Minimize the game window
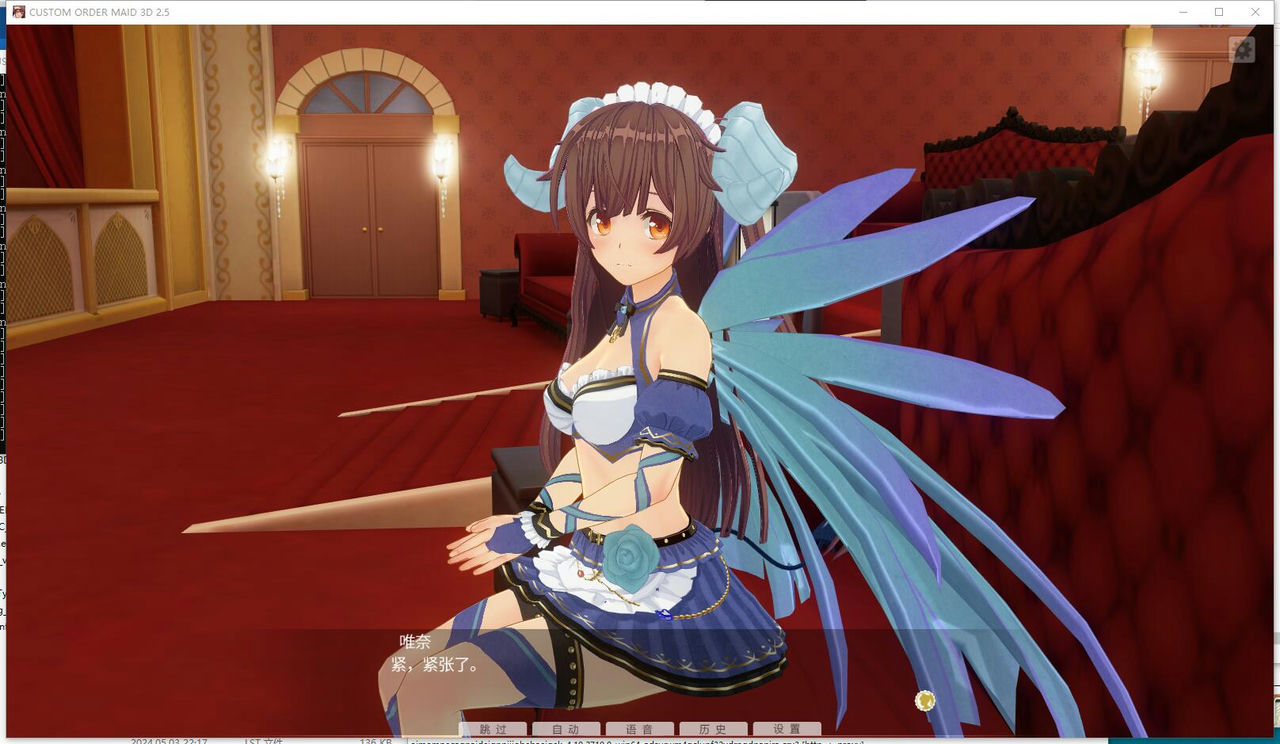Viewport: 1280px width, 744px height. tap(1181, 12)
